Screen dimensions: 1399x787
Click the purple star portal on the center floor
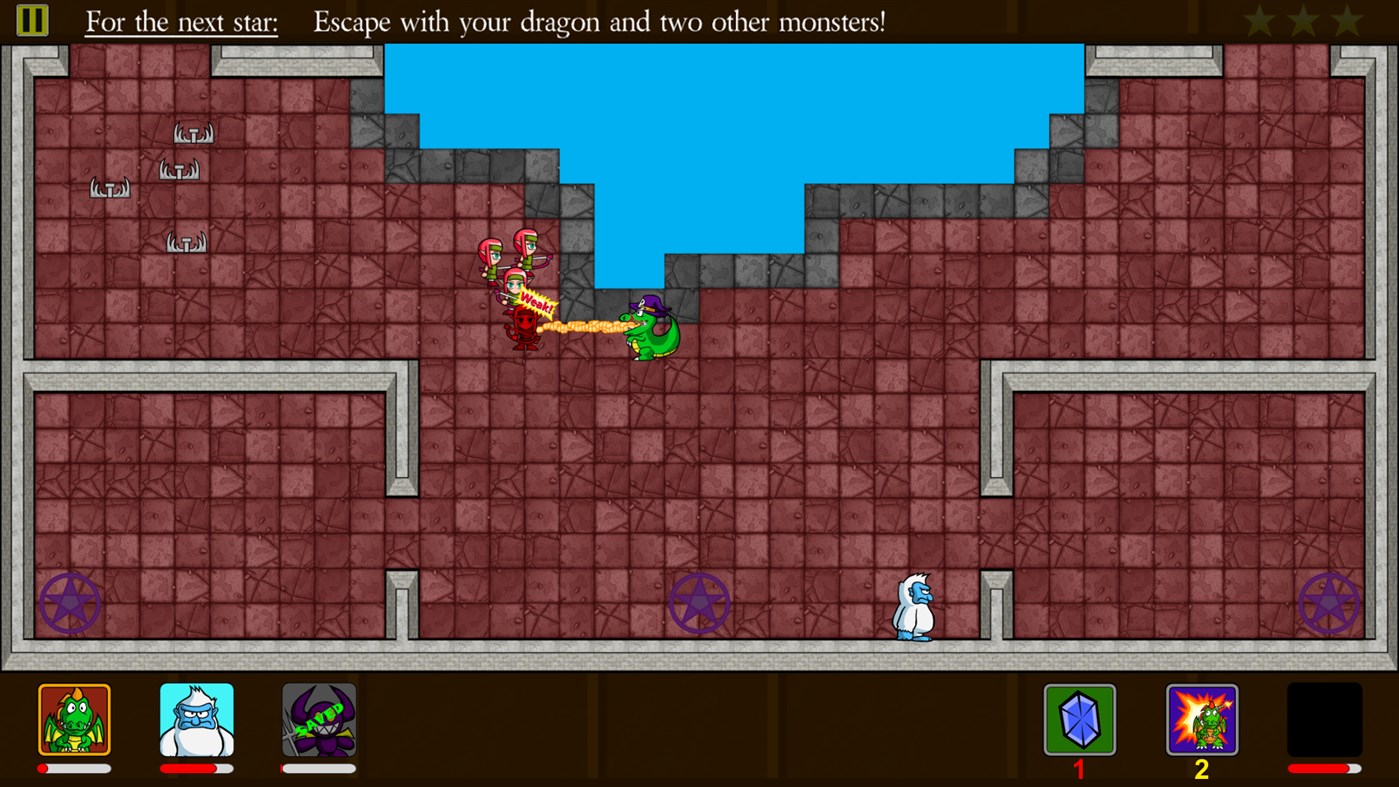coord(700,603)
